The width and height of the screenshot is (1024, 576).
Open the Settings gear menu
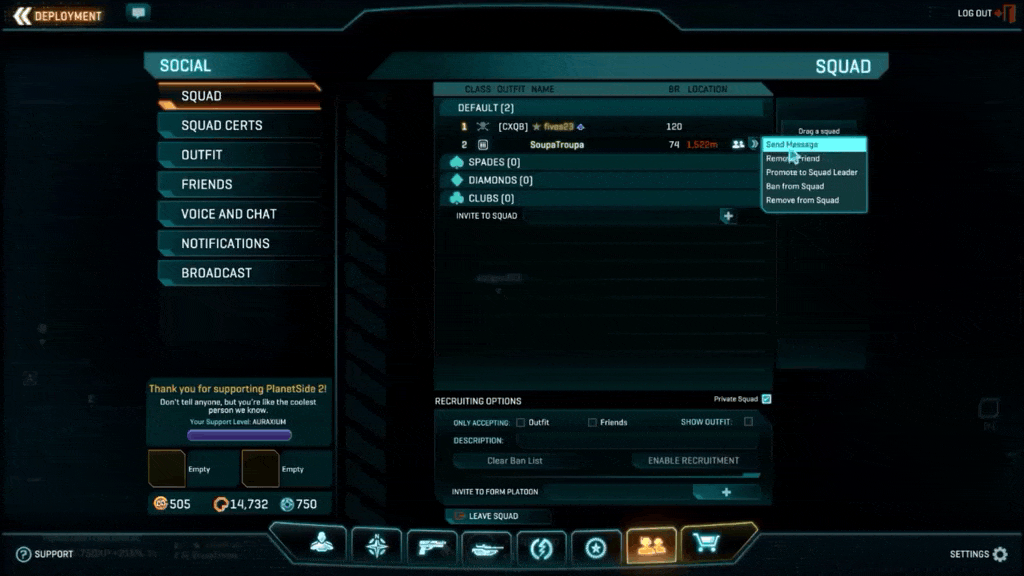[x=999, y=554]
